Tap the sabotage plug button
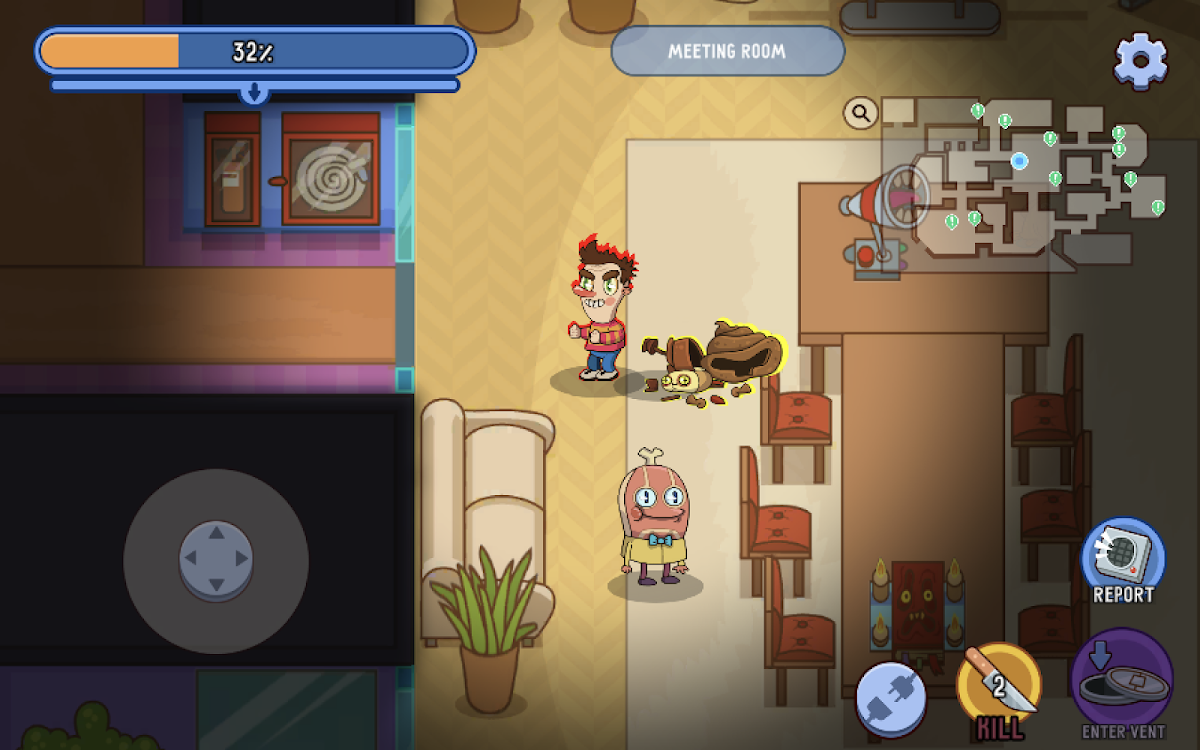Image resolution: width=1200 pixels, height=750 pixels. click(x=890, y=697)
